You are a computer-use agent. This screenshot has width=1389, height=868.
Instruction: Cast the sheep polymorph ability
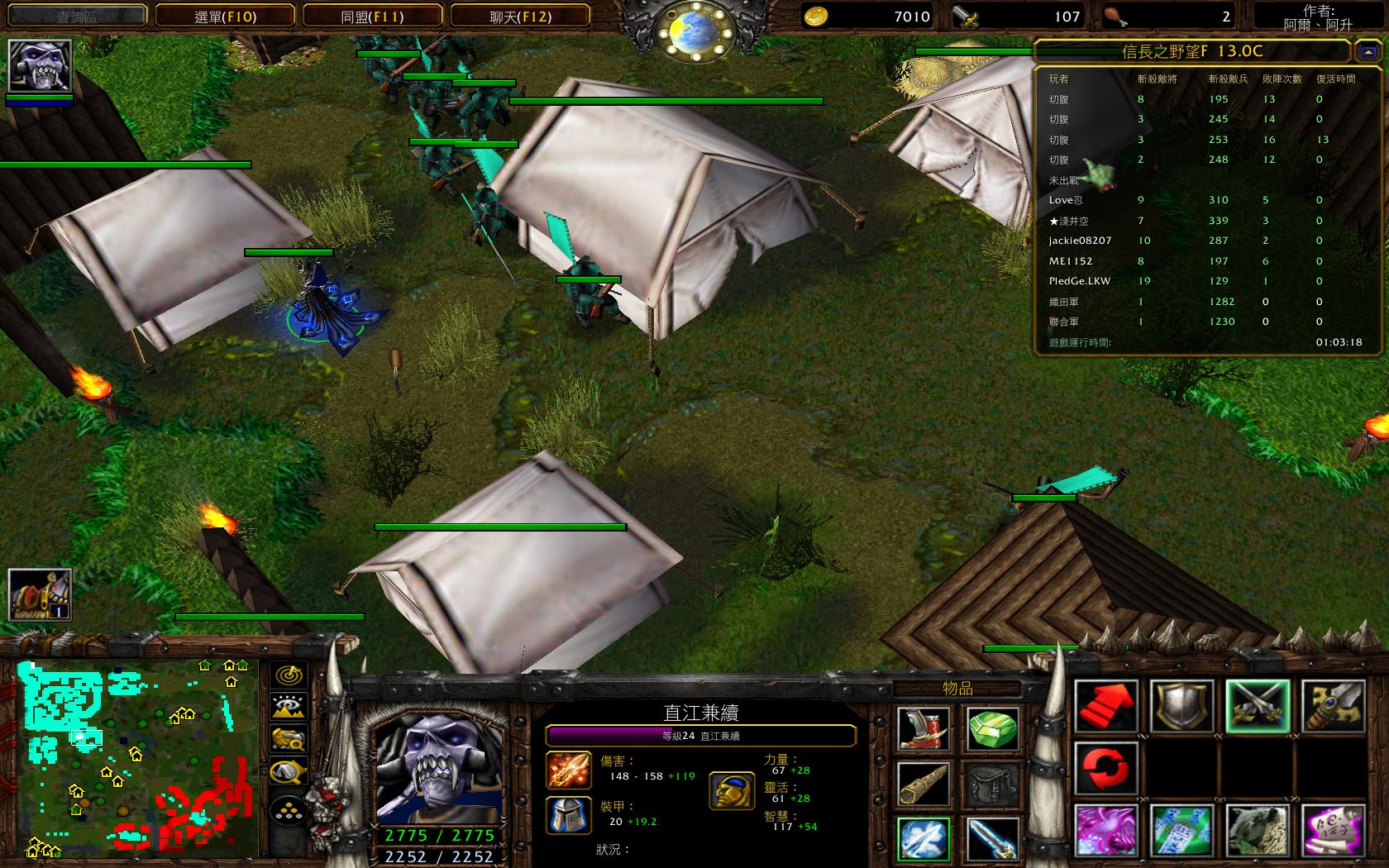pyautogui.click(x=1258, y=830)
